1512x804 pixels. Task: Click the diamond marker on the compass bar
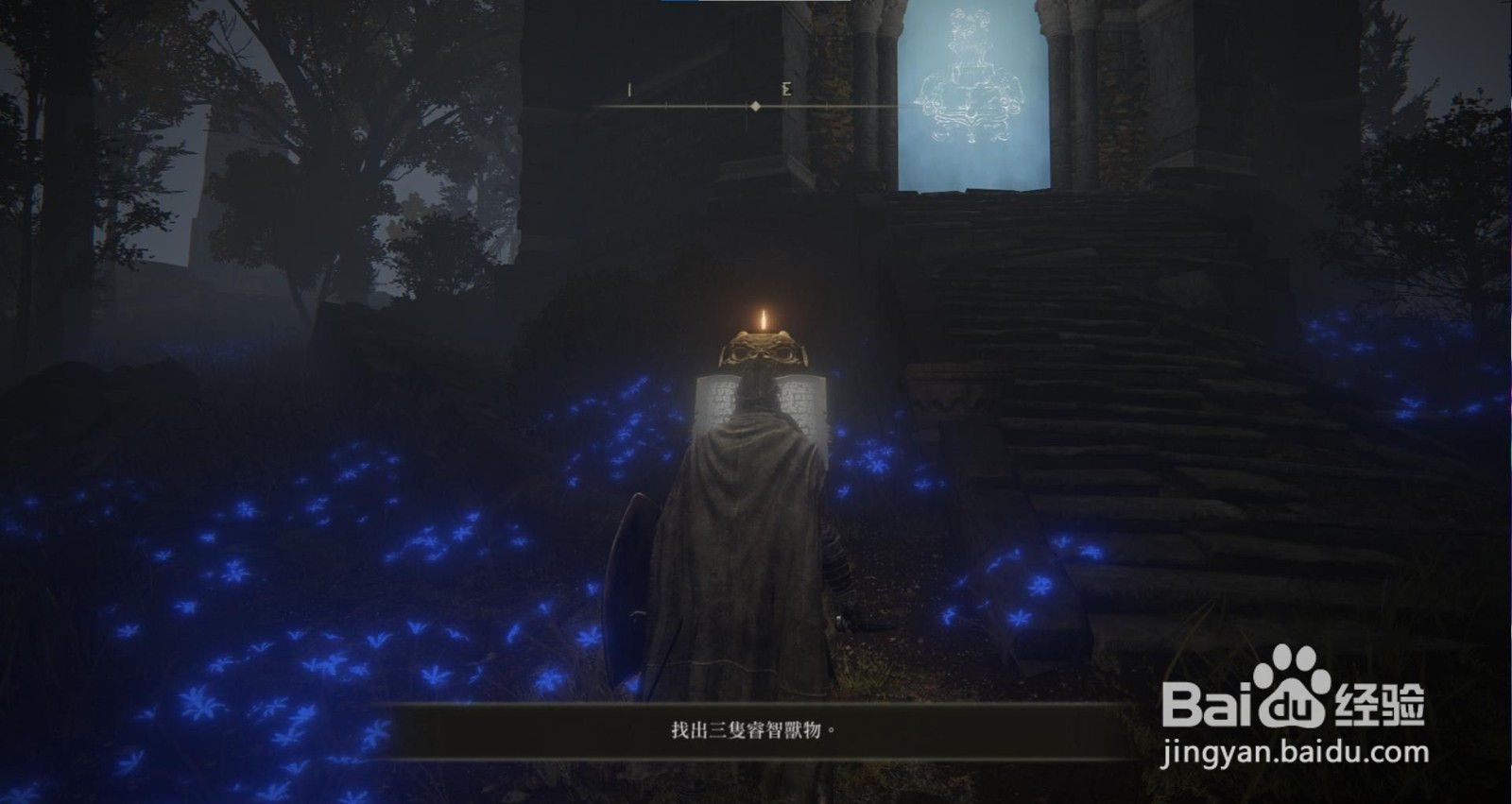[x=756, y=106]
